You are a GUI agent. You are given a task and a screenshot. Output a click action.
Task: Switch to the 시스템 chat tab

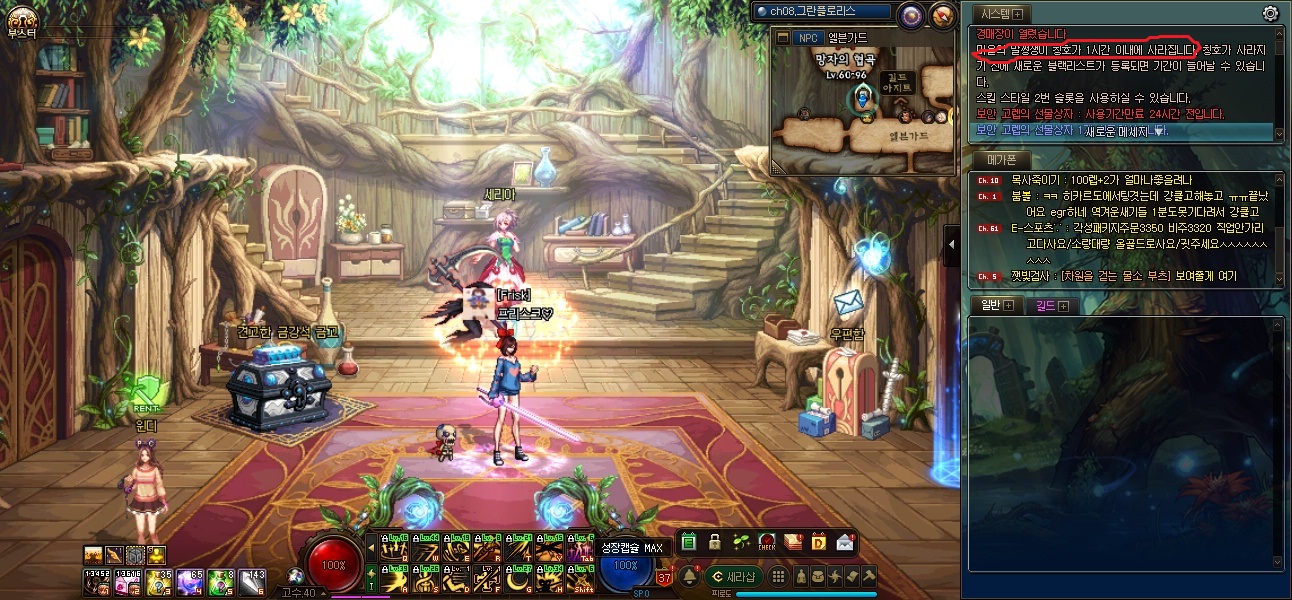click(995, 14)
